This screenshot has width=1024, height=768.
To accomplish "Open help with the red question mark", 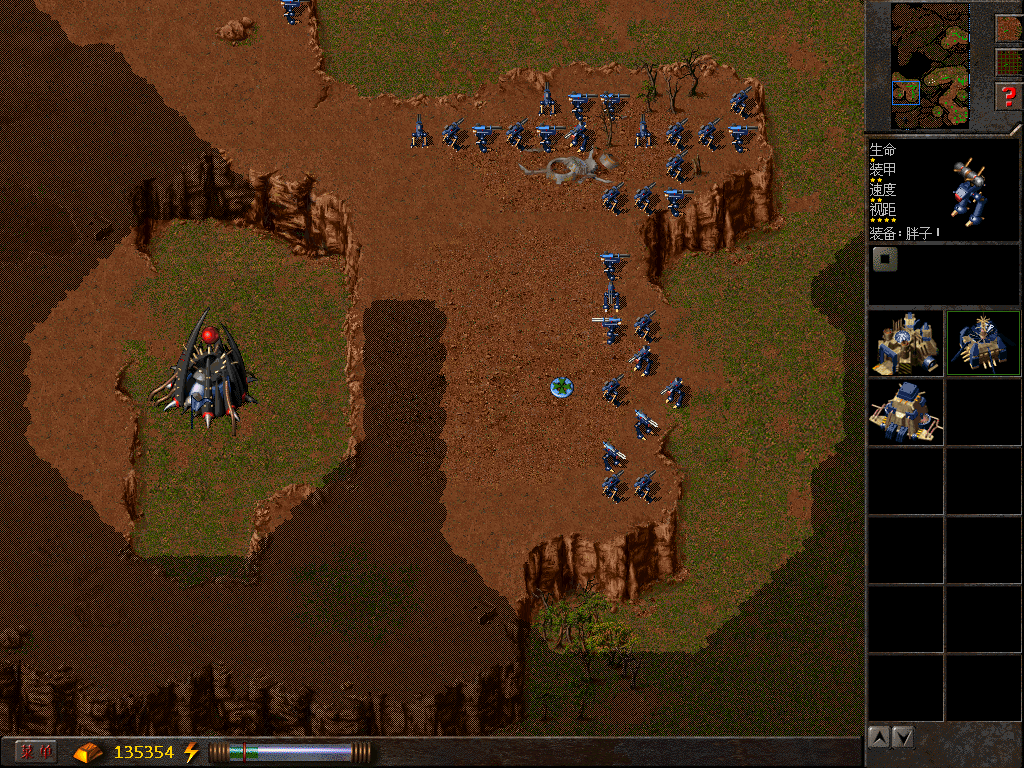I will tap(1008, 97).
